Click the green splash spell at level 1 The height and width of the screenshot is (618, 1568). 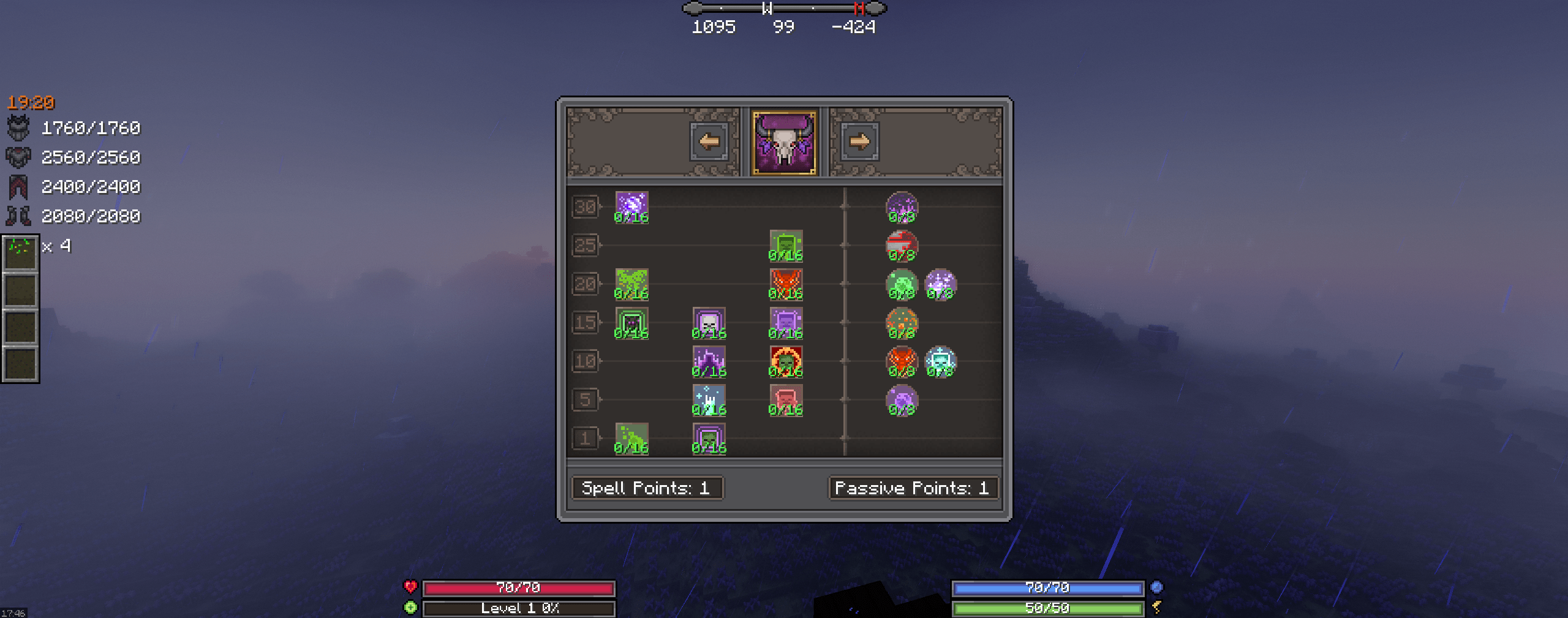(631, 439)
